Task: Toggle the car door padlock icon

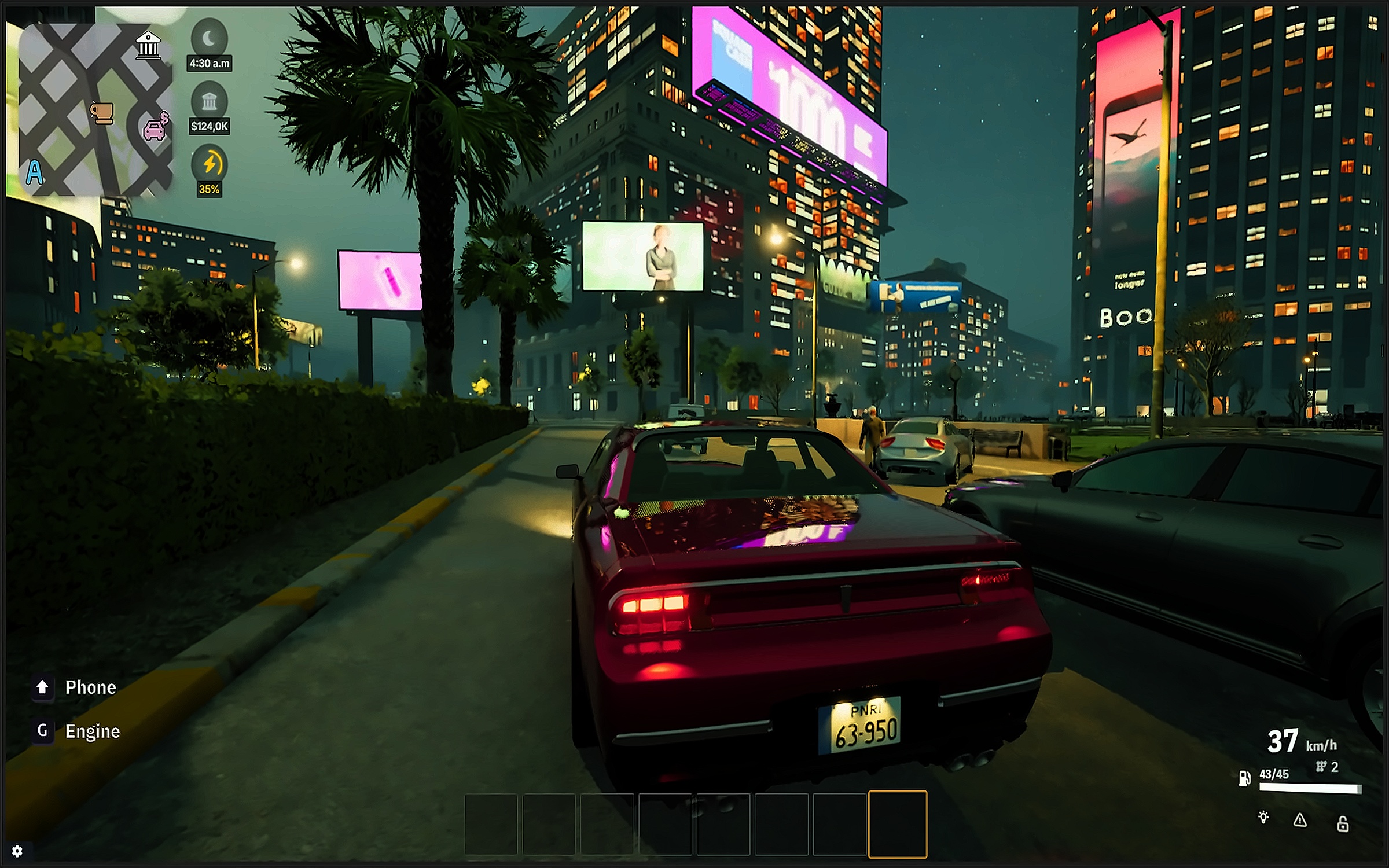Action: coord(1343,823)
